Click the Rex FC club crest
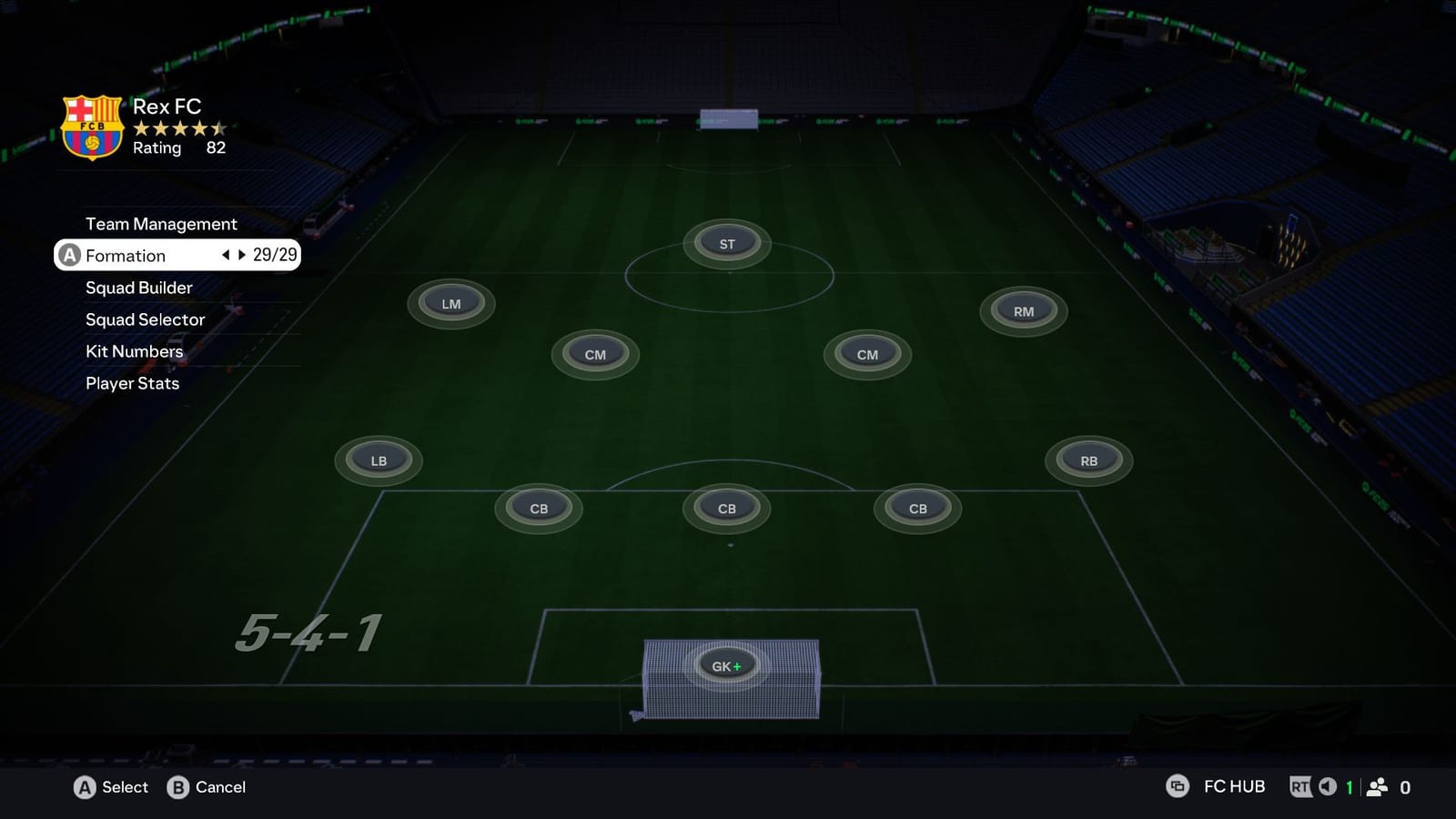The image size is (1456, 819). pyautogui.click(x=90, y=127)
